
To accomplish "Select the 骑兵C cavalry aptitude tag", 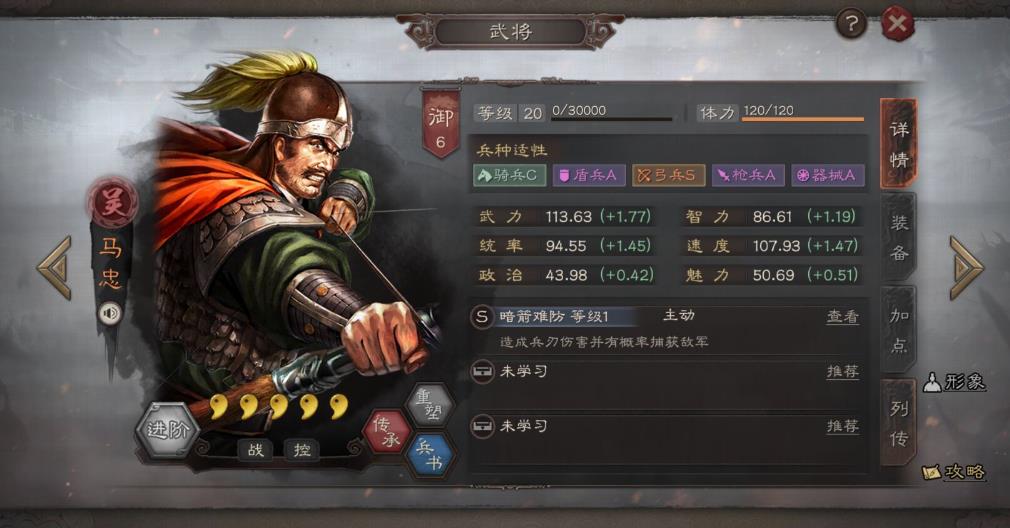I will 509,175.
